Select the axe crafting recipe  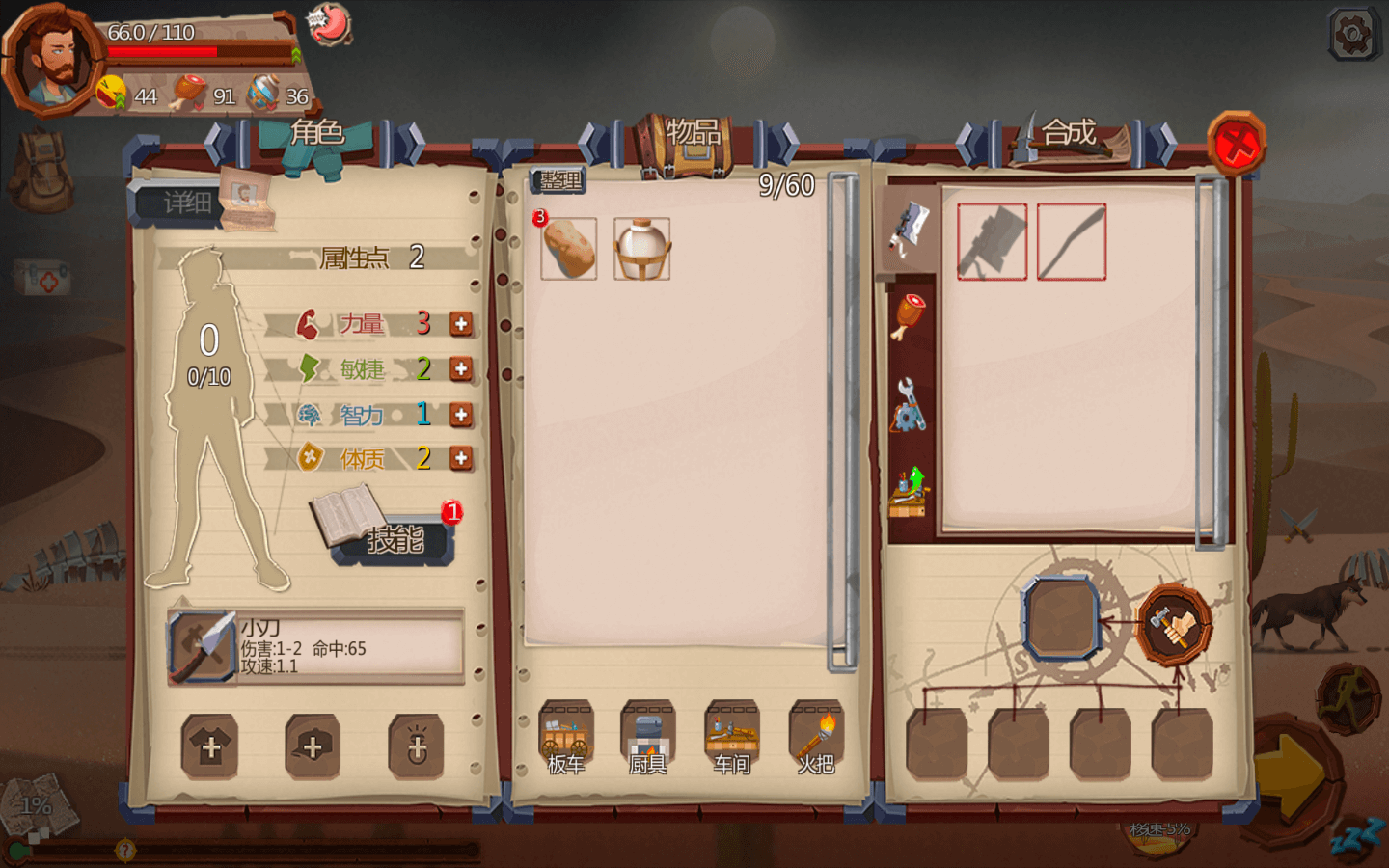pos(992,242)
